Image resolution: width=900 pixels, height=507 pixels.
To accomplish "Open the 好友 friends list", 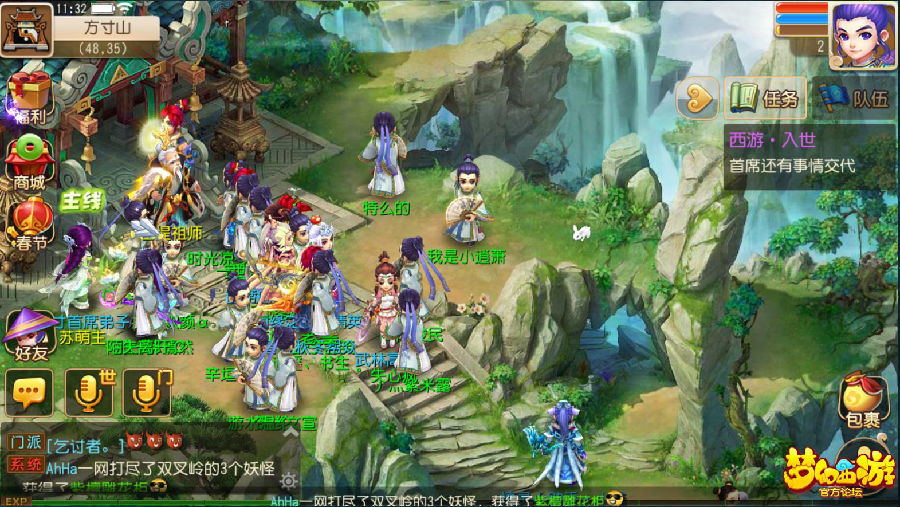I will coord(28,333).
